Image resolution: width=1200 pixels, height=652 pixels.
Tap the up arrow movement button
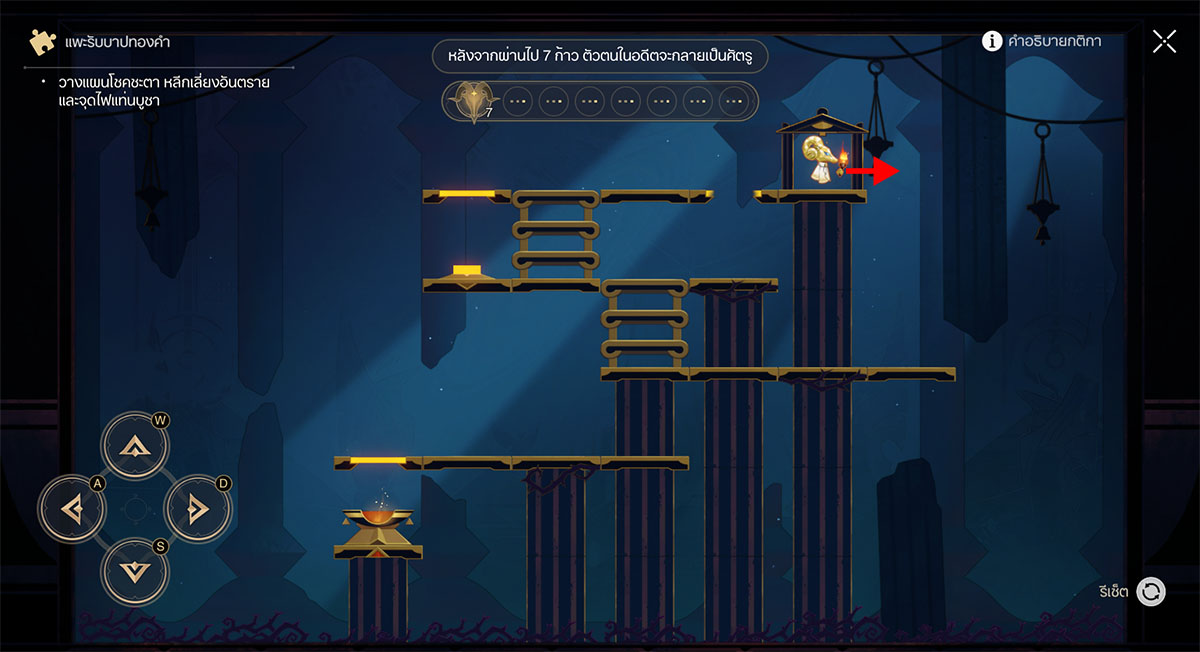click(x=134, y=447)
